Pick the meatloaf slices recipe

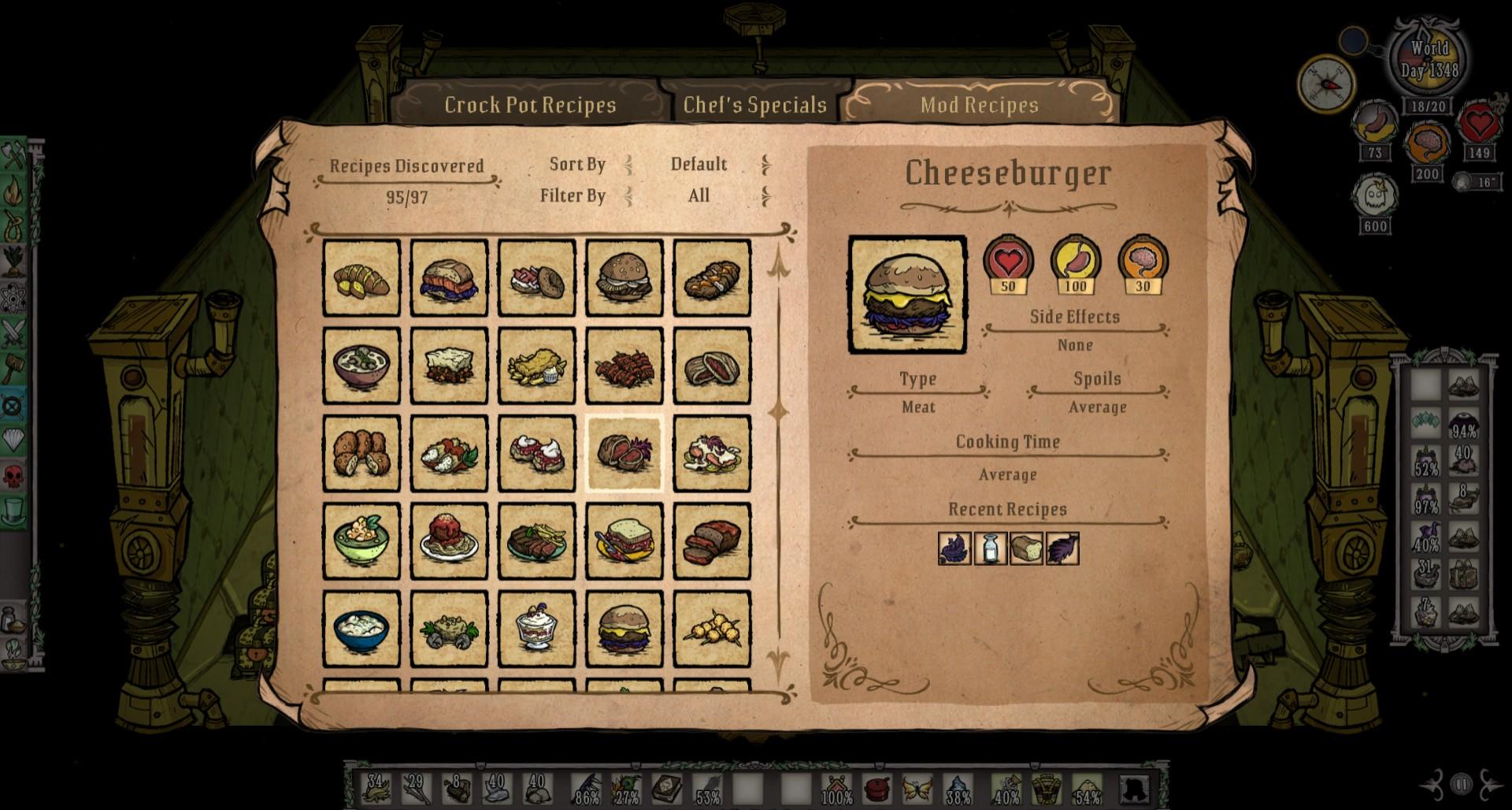tap(711, 541)
